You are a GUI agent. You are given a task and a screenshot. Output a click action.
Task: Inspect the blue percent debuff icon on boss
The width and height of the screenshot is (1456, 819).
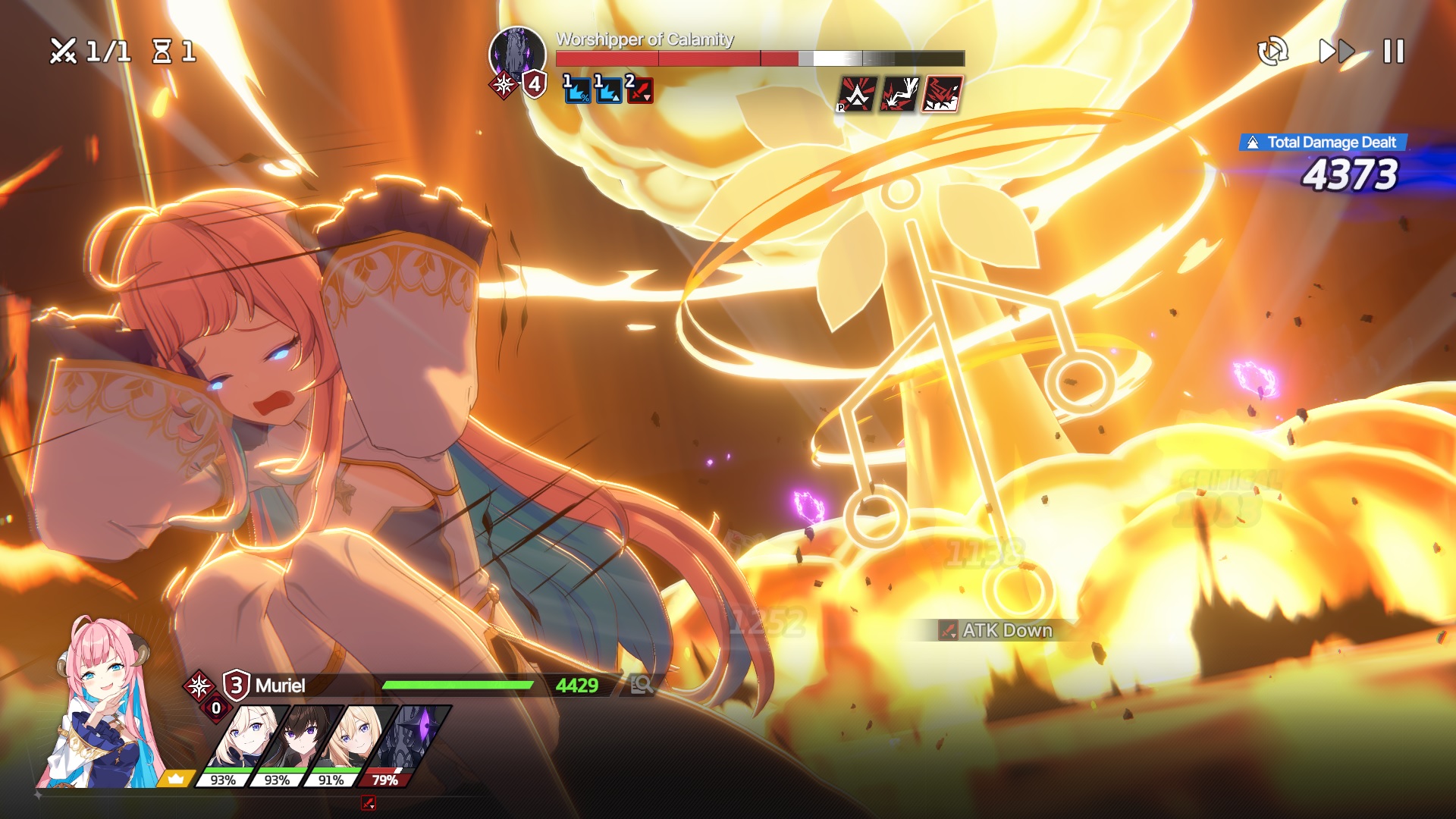[577, 90]
